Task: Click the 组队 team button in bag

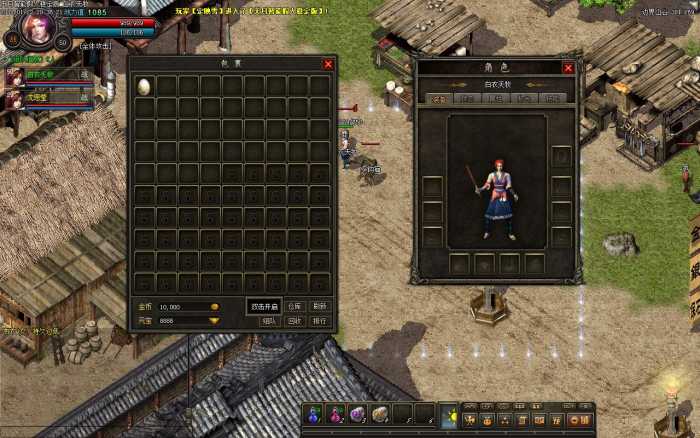Action: (268, 321)
